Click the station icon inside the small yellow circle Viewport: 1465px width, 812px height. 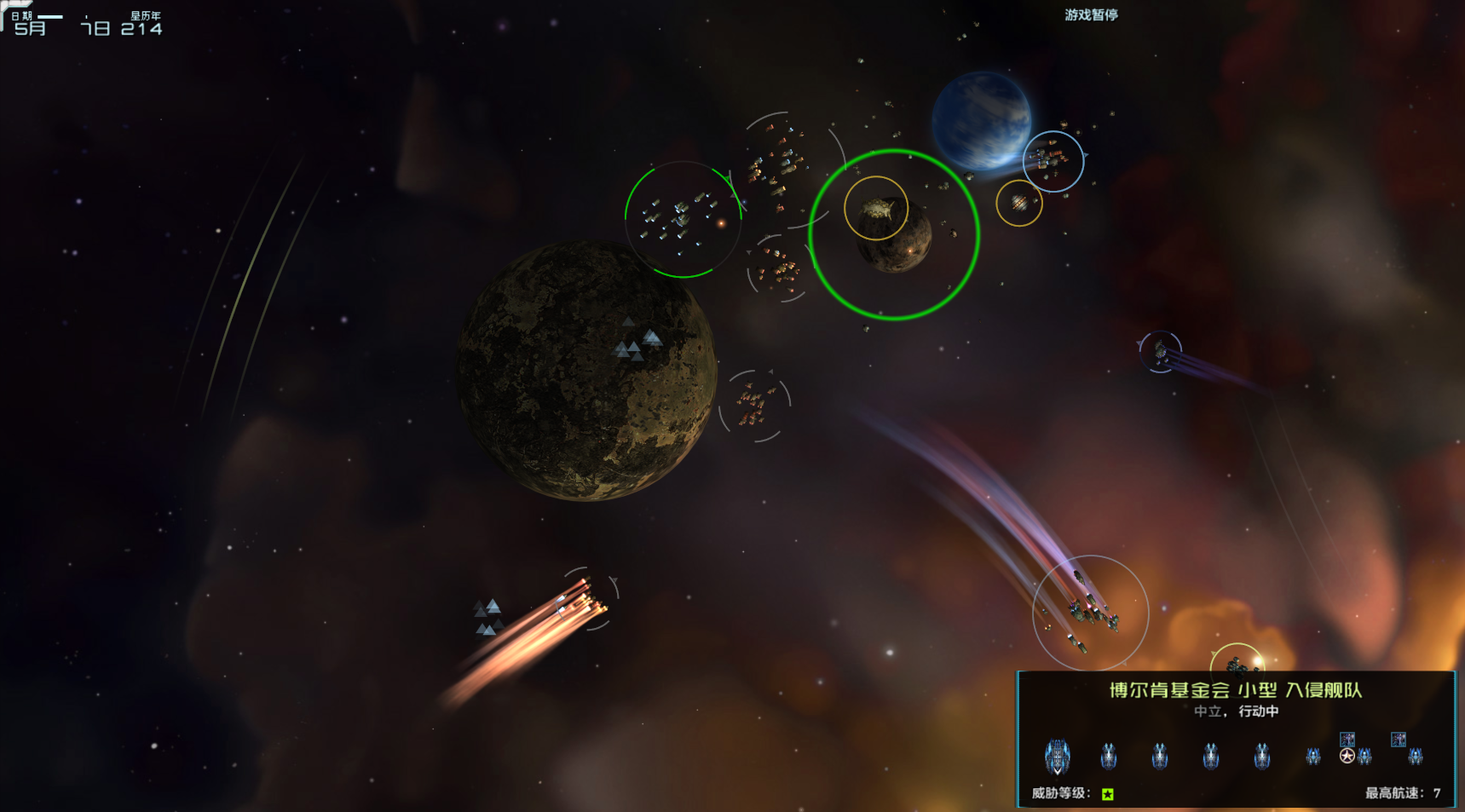point(1019,202)
